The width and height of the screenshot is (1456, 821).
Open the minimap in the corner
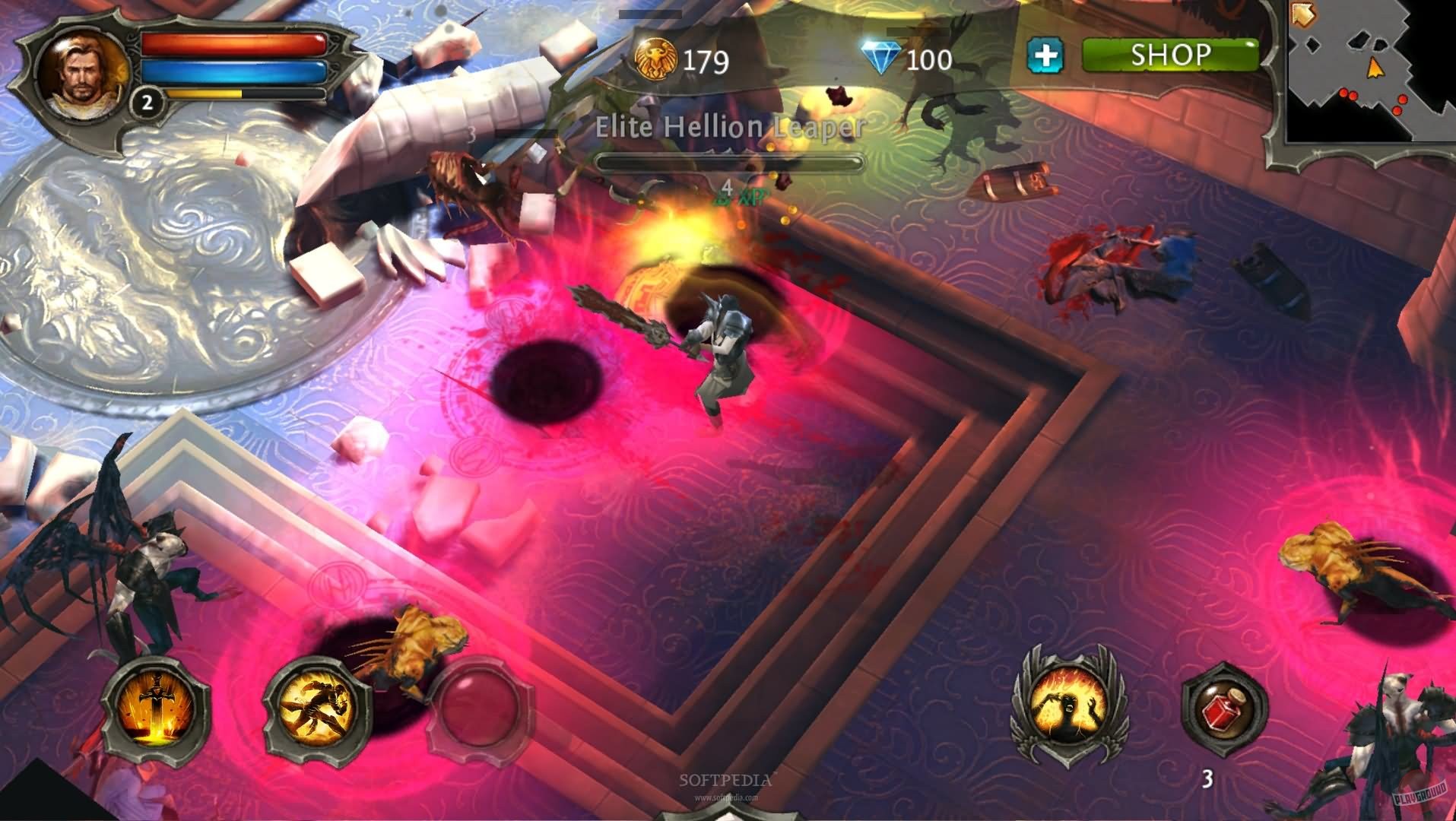point(1369,72)
